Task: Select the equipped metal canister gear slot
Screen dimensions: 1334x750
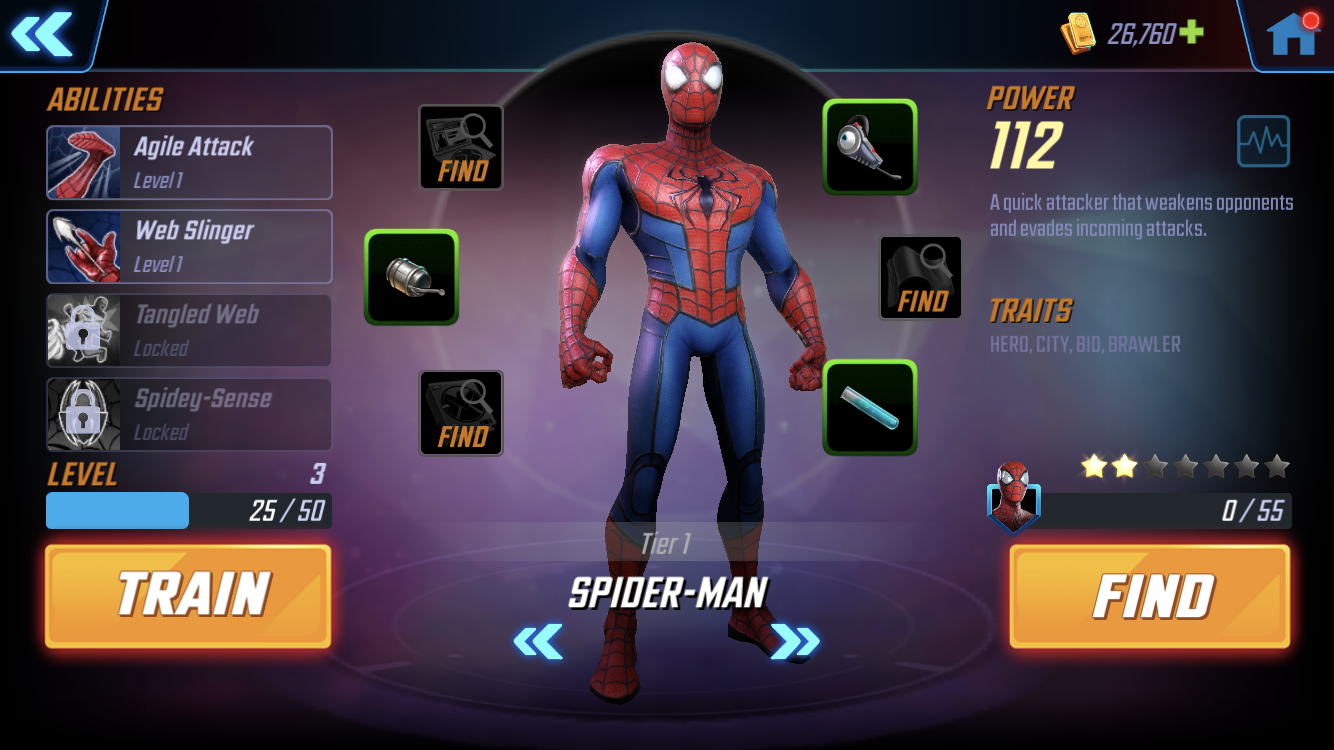Action: coord(411,277)
